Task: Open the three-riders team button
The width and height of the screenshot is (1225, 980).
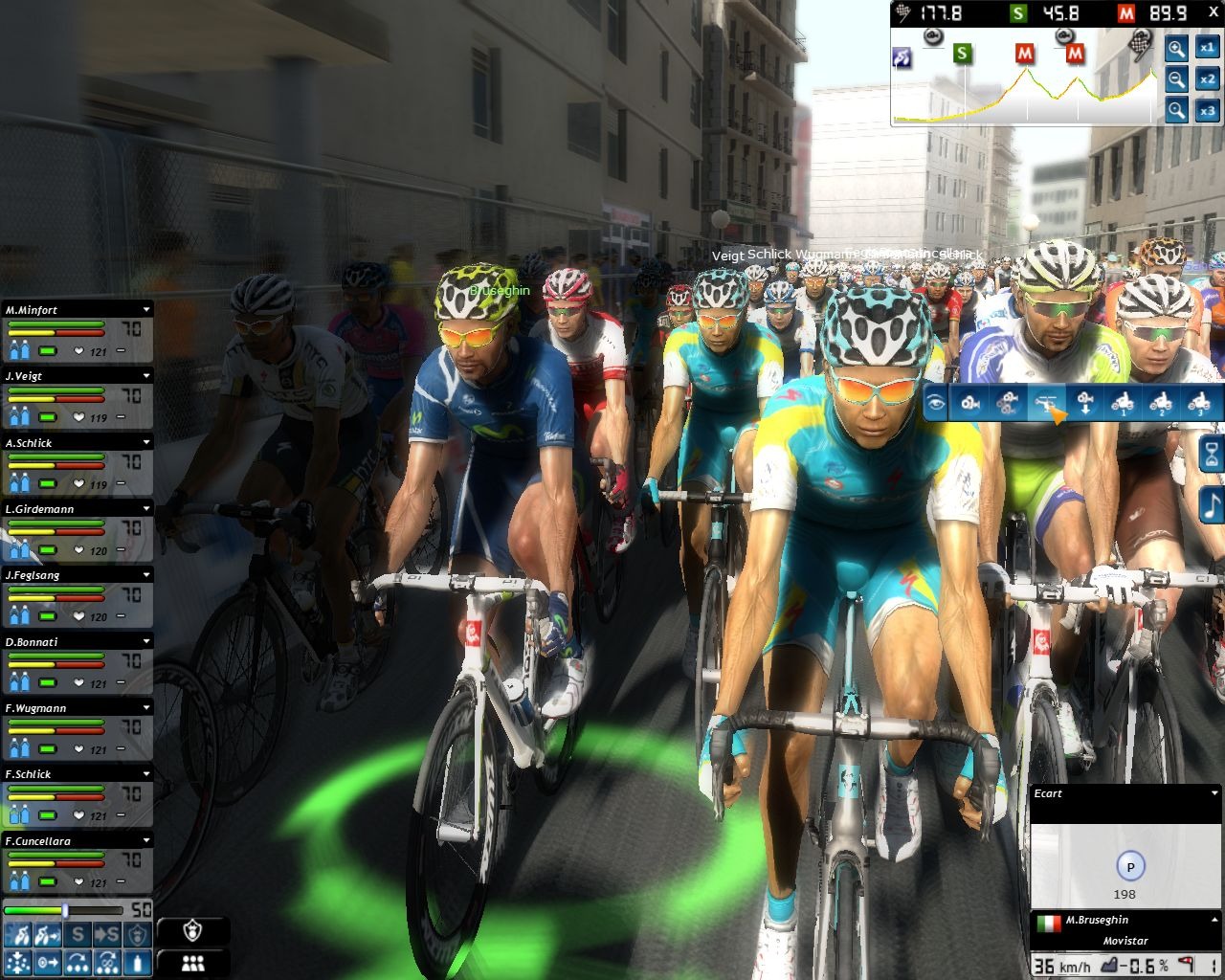Action: point(193,964)
